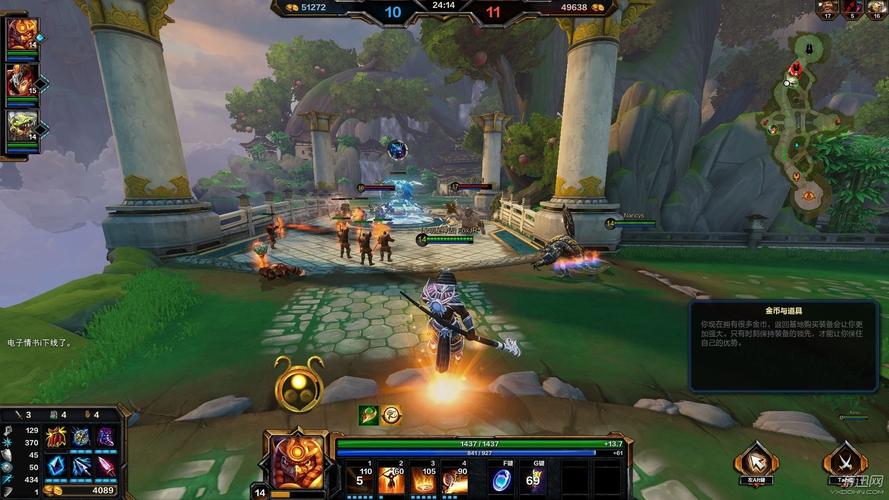The width and height of the screenshot is (889, 500).
Task: Click the crossed swords emblem button
Action: 844,462
